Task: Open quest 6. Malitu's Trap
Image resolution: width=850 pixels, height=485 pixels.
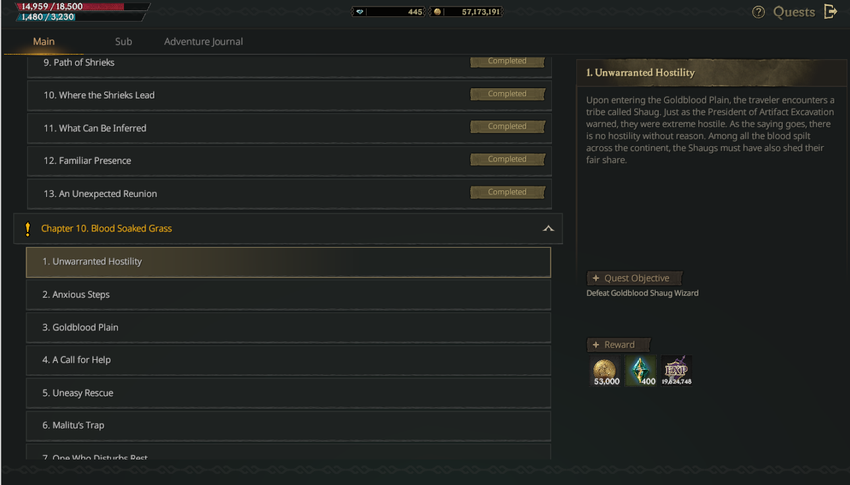Action: [x=288, y=425]
